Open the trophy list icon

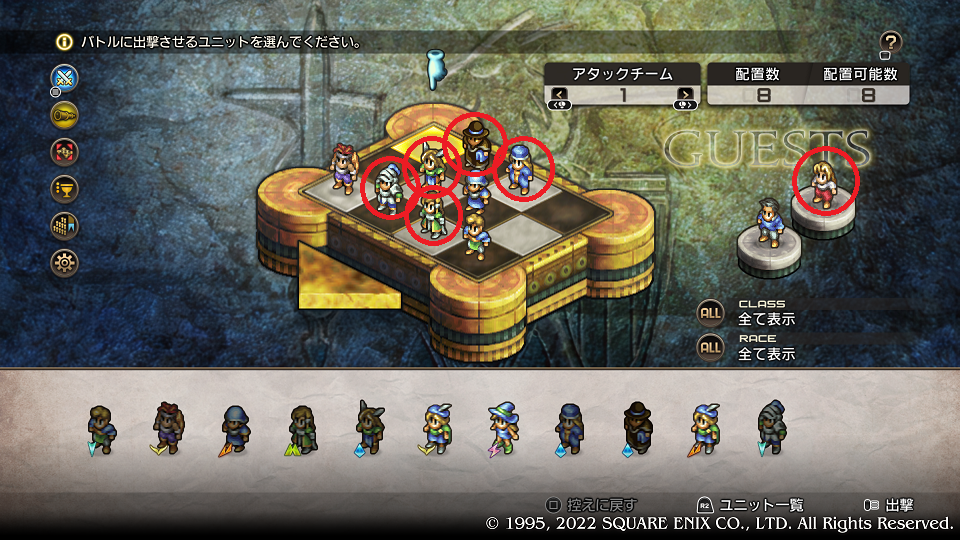[65, 189]
